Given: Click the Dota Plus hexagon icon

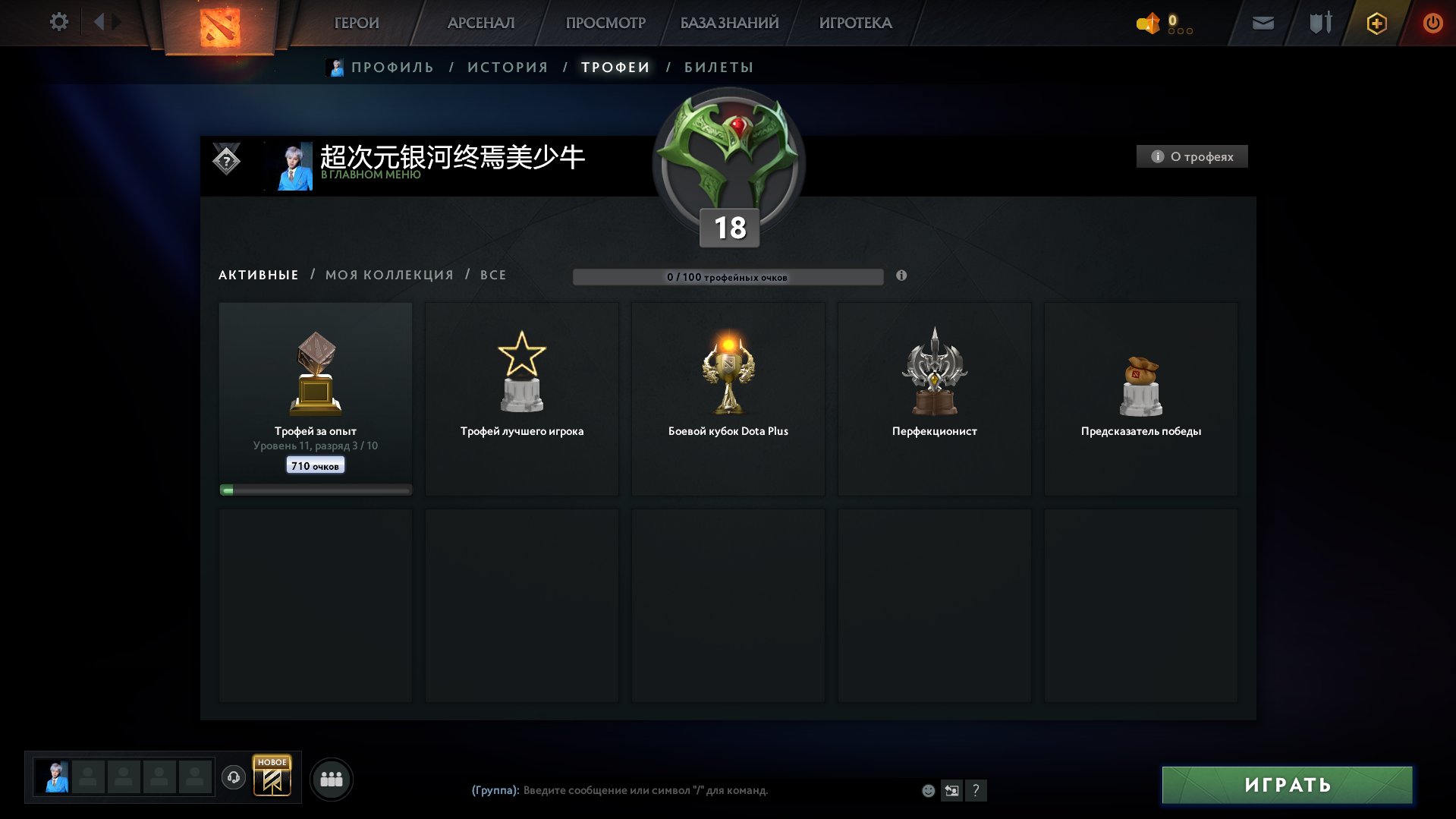Looking at the screenshot, I should click(x=1376, y=23).
